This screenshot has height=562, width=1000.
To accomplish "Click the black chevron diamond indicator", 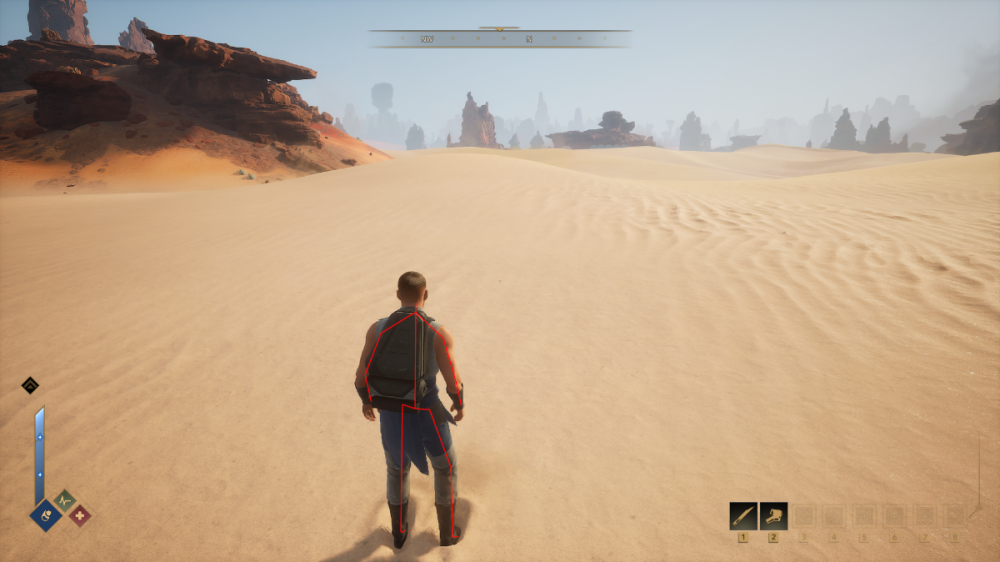I will pyautogui.click(x=30, y=385).
